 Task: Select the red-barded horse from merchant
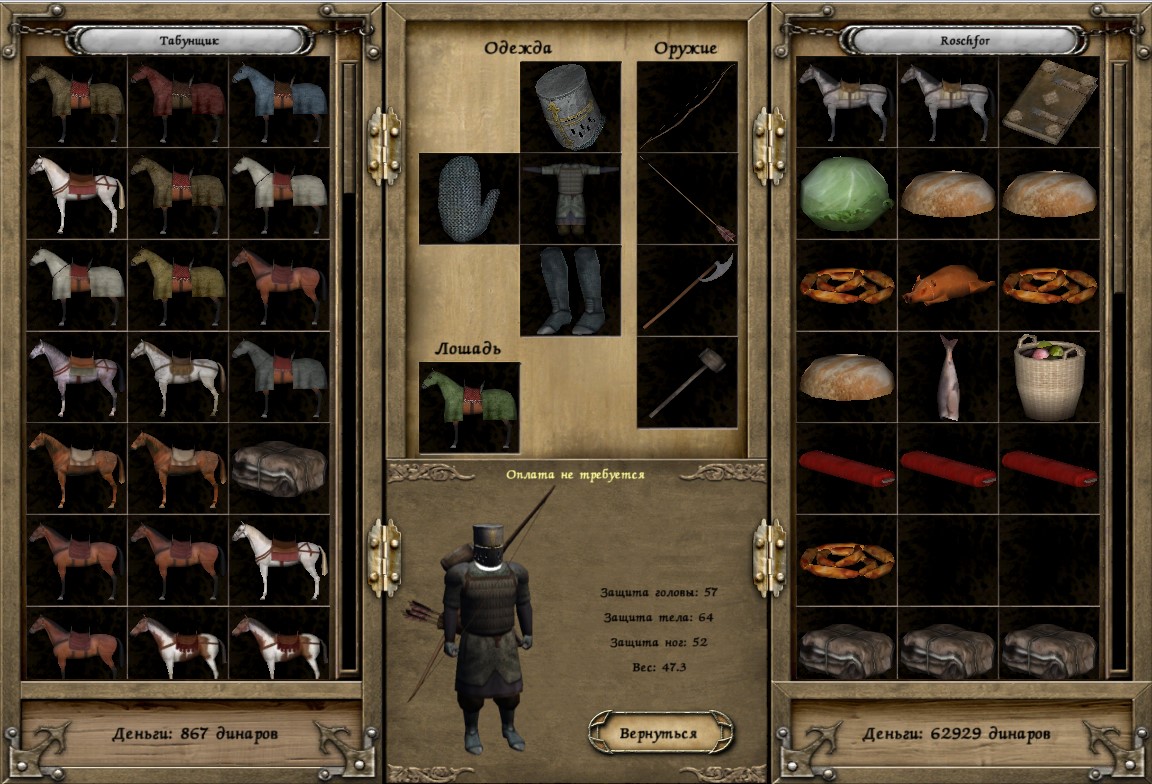pyautogui.click(x=178, y=102)
